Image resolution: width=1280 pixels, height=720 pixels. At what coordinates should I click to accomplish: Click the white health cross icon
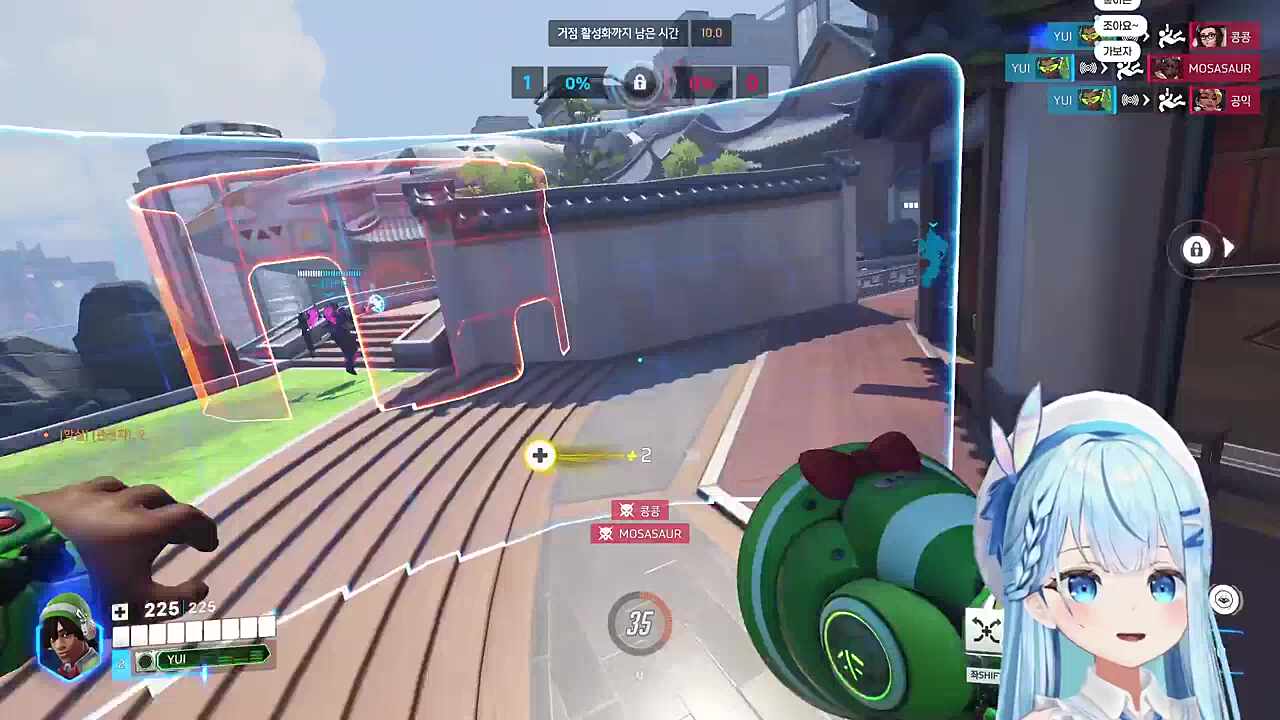tap(120, 611)
